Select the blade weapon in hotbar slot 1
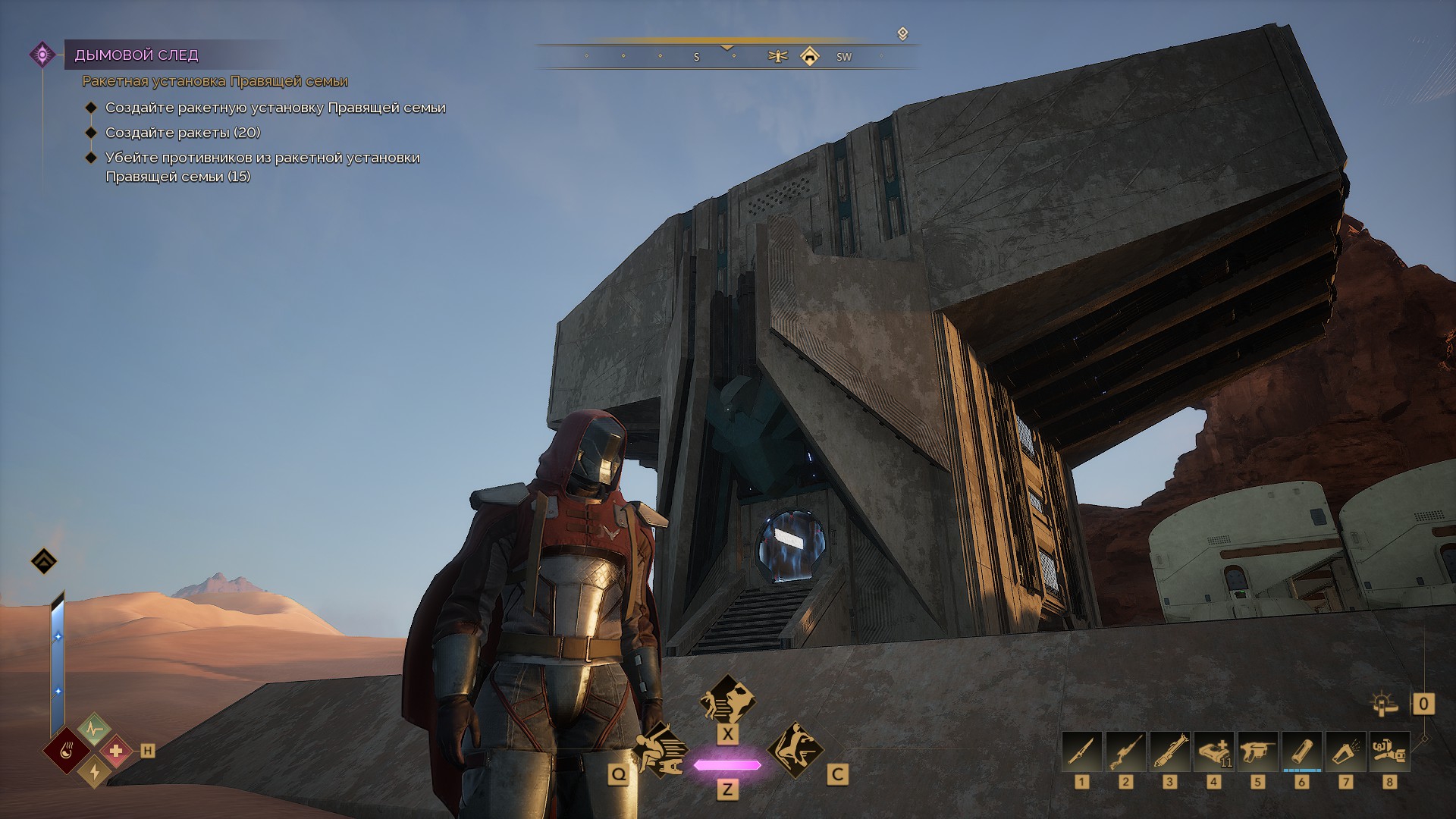 1081,751
